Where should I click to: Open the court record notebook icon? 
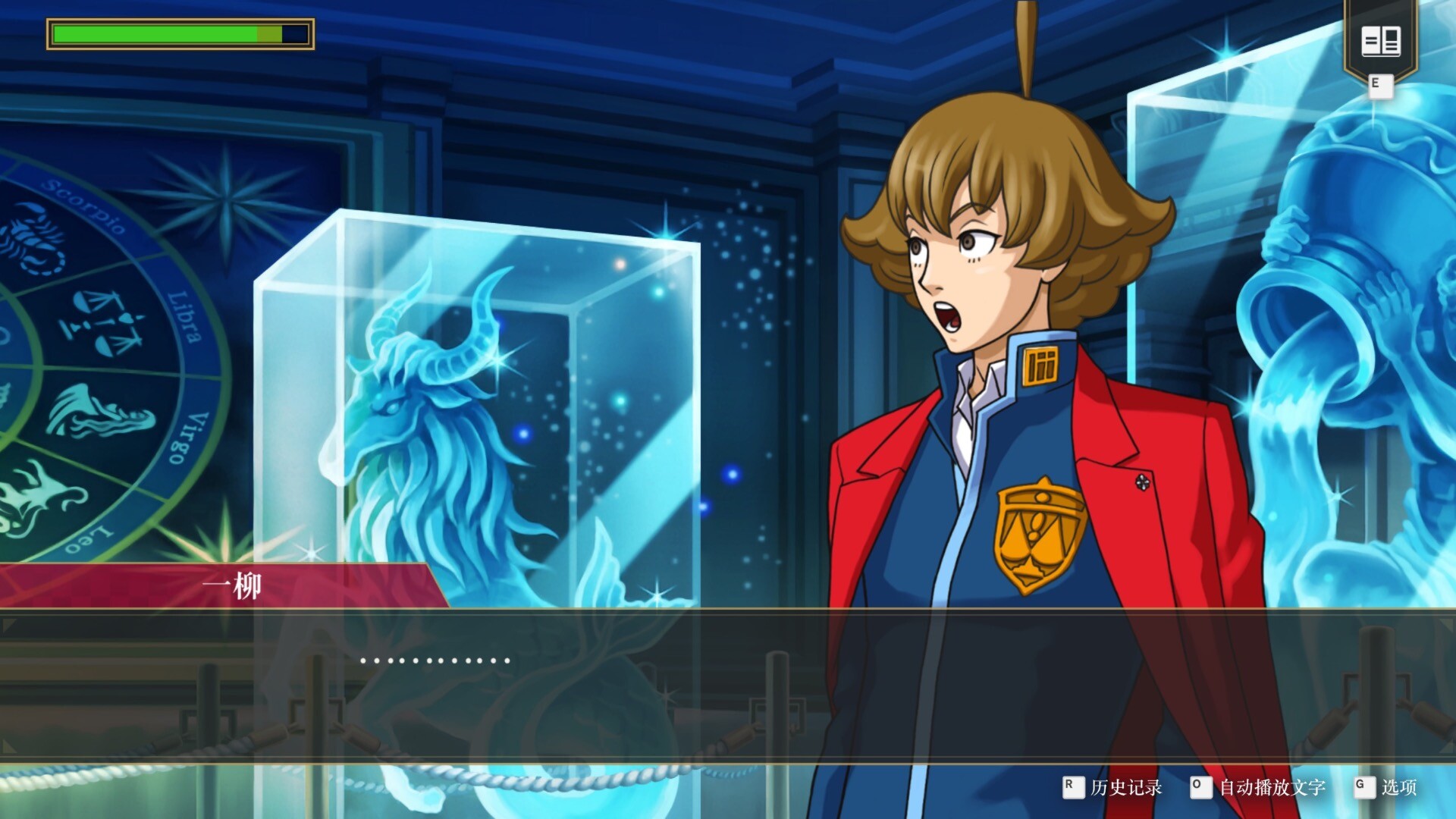click(1380, 41)
